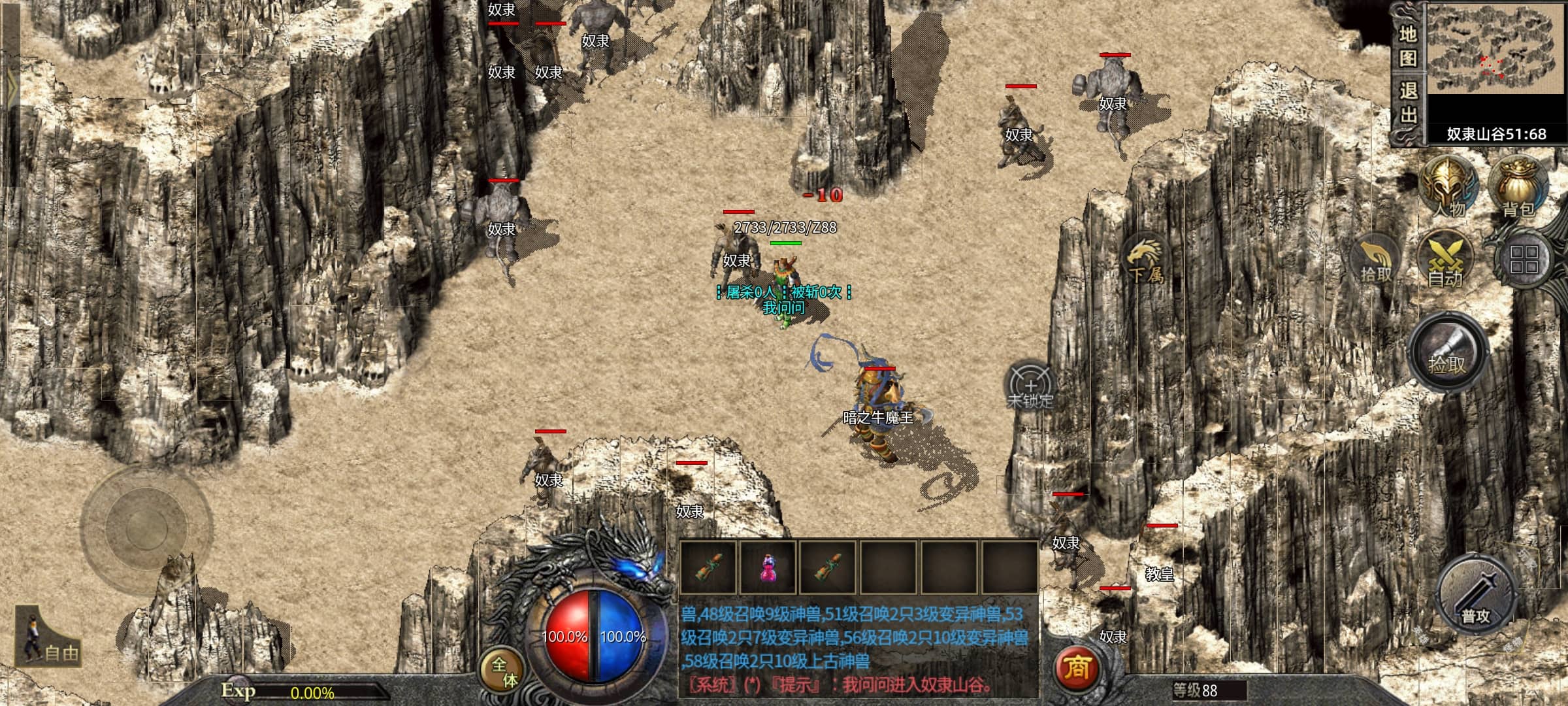Open the red 商 shop button

(1076, 667)
